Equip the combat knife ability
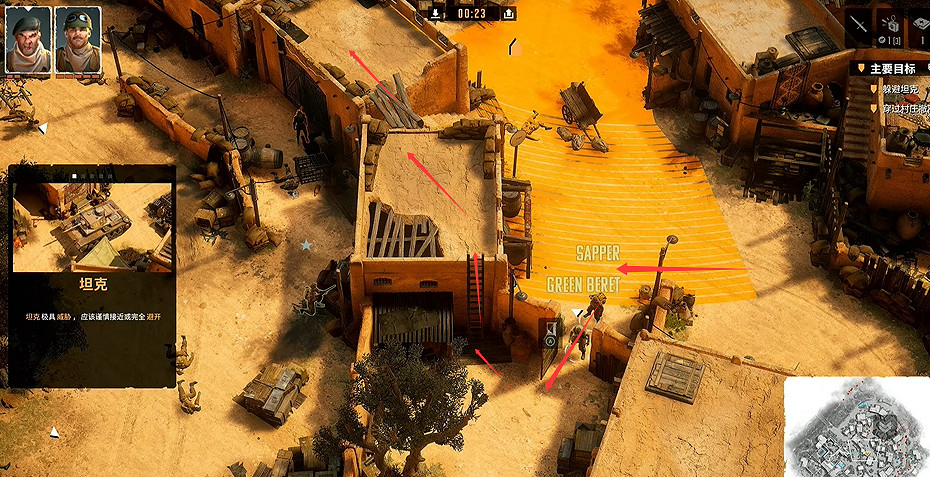The width and height of the screenshot is (930, 477). coord(860,25)
